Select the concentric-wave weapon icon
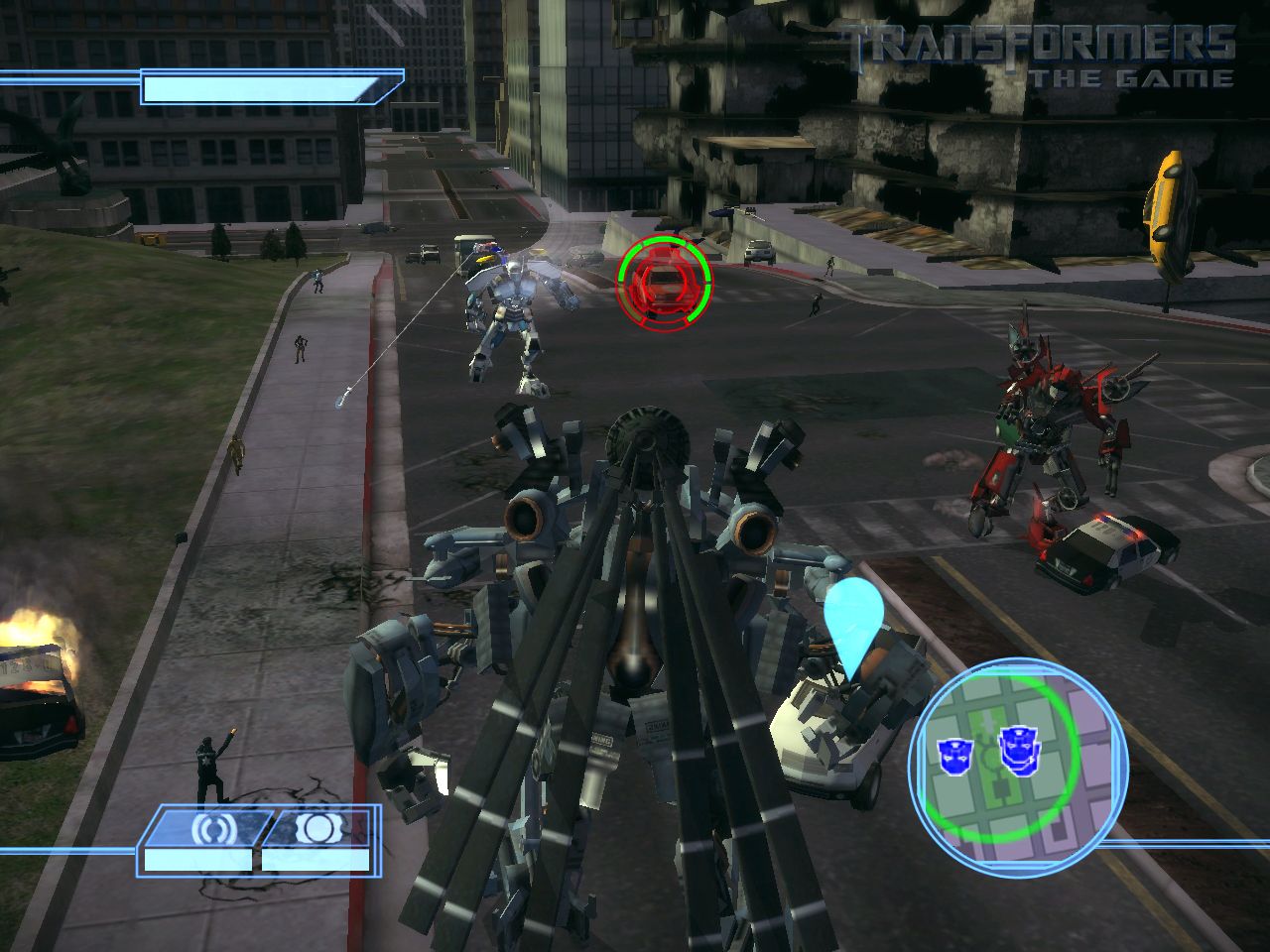 [209, 827]
